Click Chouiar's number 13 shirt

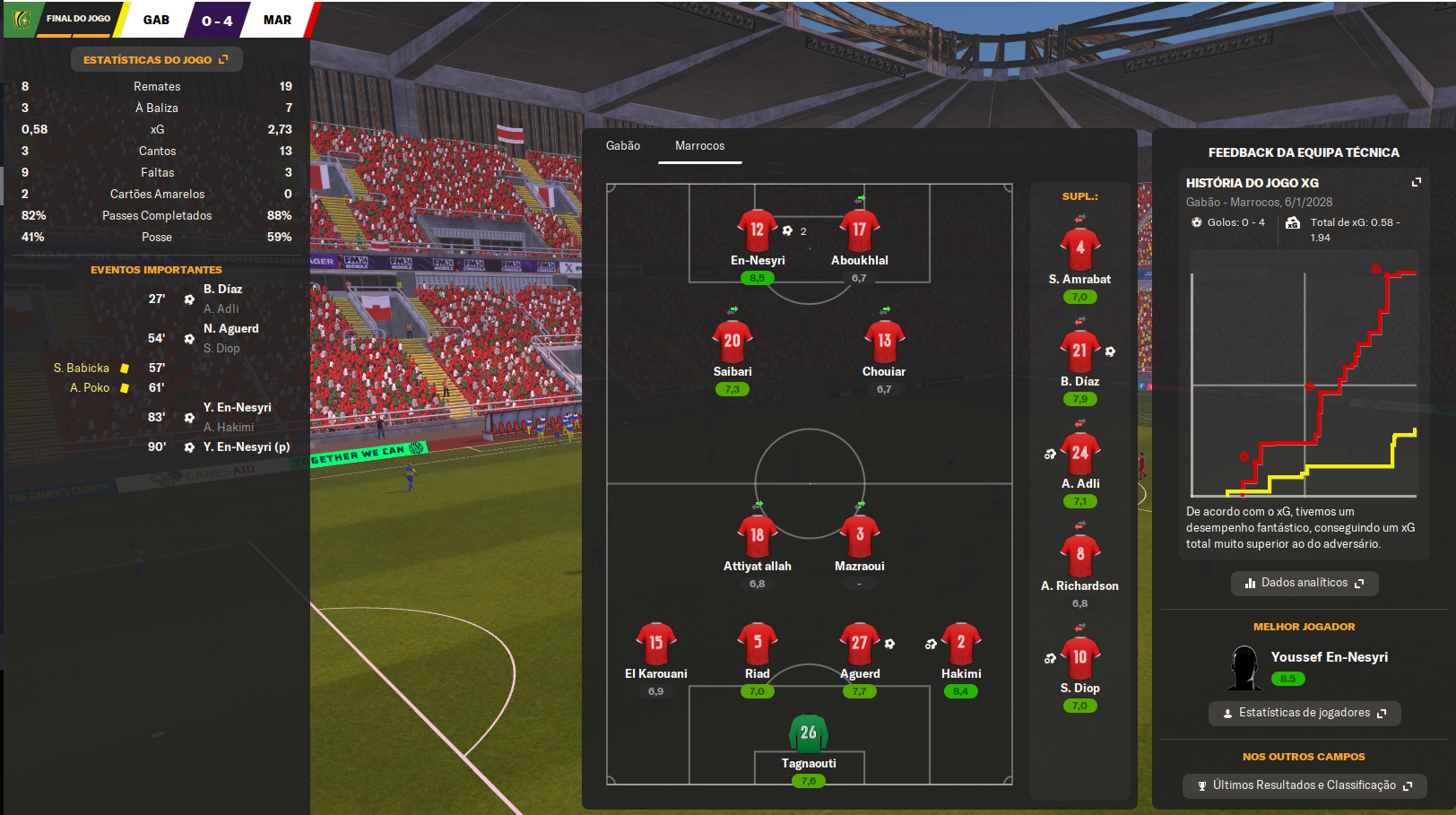tap(884, 341)
